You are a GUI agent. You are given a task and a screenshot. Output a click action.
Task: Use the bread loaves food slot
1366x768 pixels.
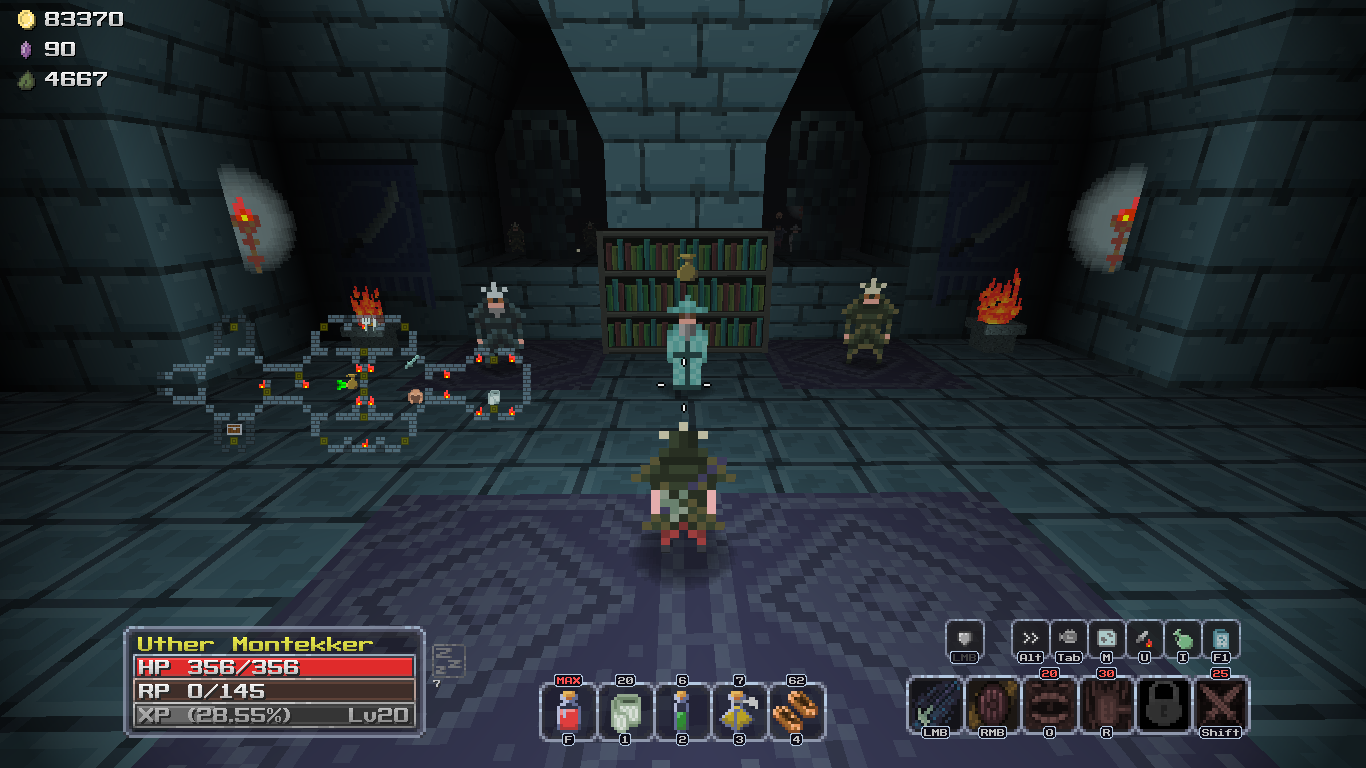(x=797, y=711)
